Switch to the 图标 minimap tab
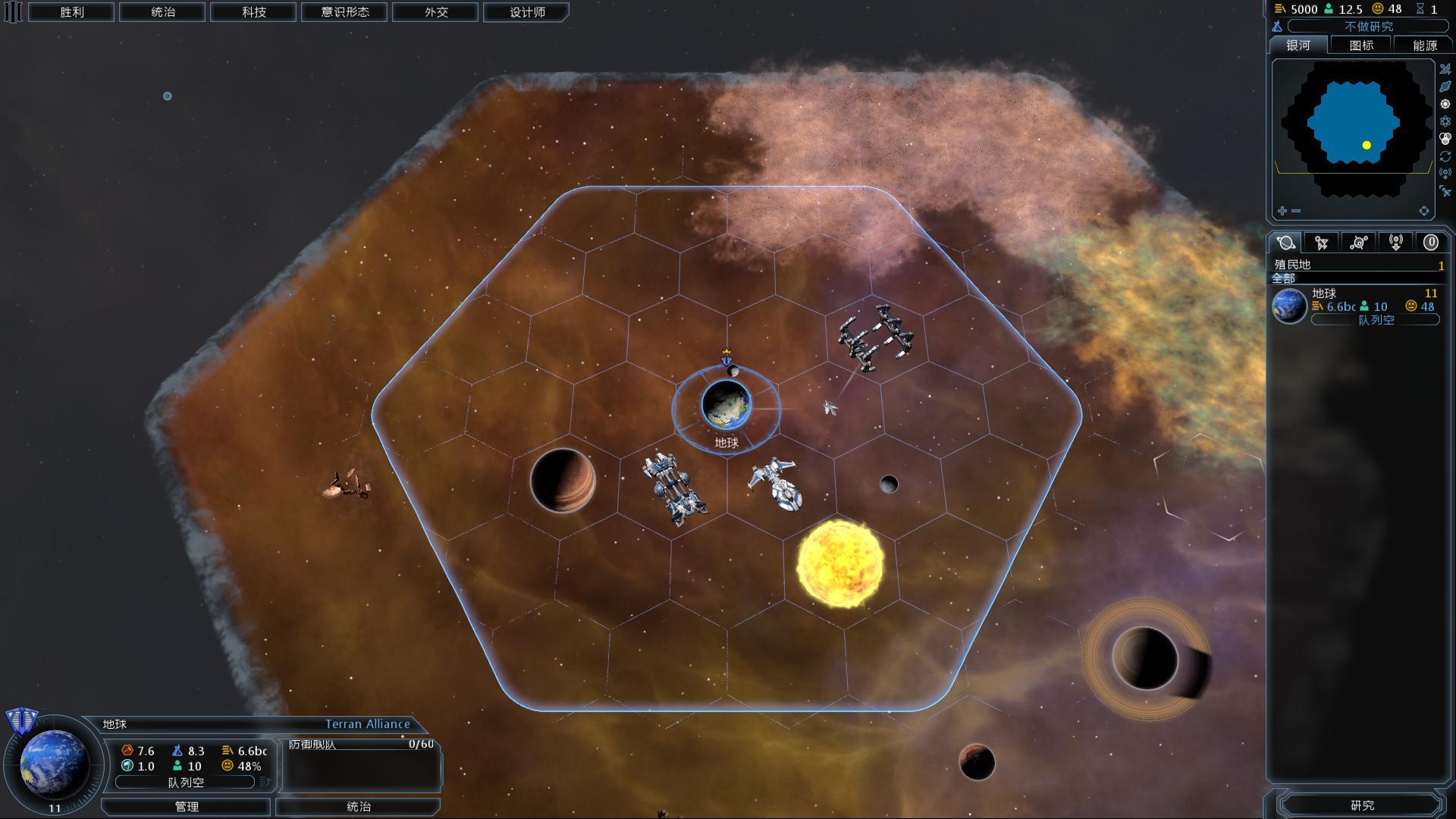Viewport: 1456px width, 819px height. [x=1361, y=45]
